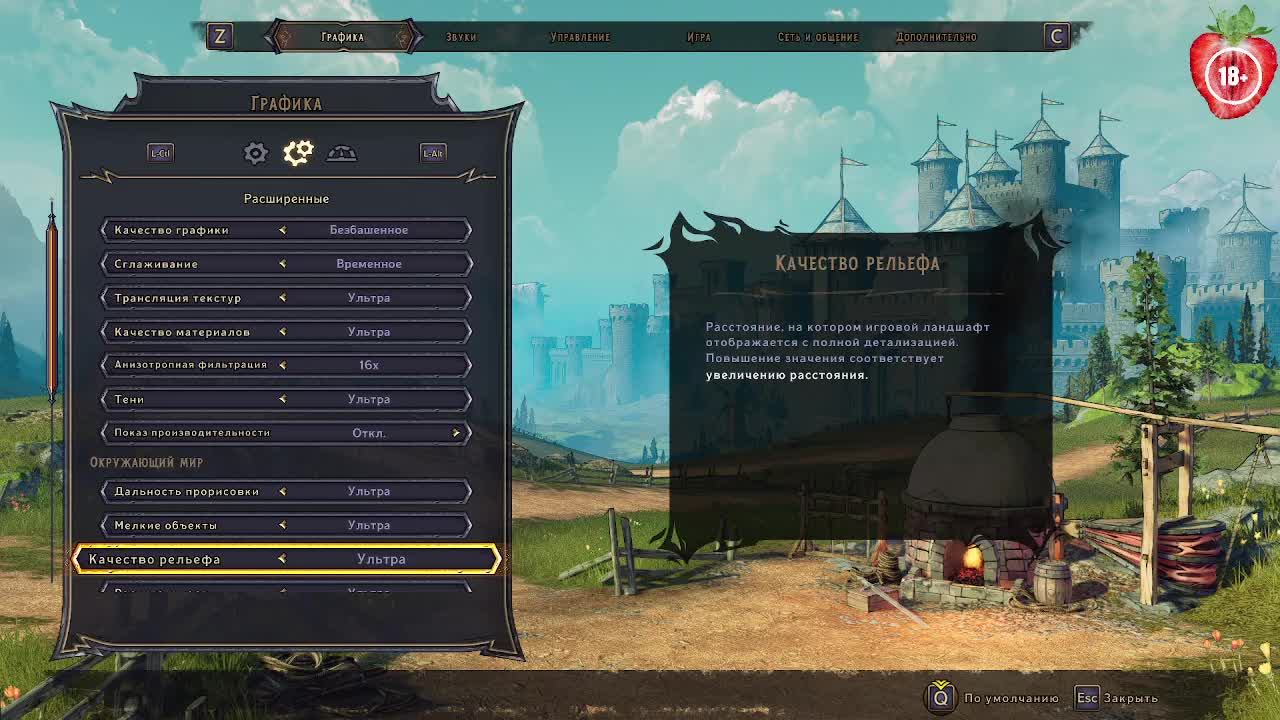The height and width of the screenshot is (720, 1280).
Task: Reduce Мелкие объекты with its left arrow
Action: [x=283, y=525]
